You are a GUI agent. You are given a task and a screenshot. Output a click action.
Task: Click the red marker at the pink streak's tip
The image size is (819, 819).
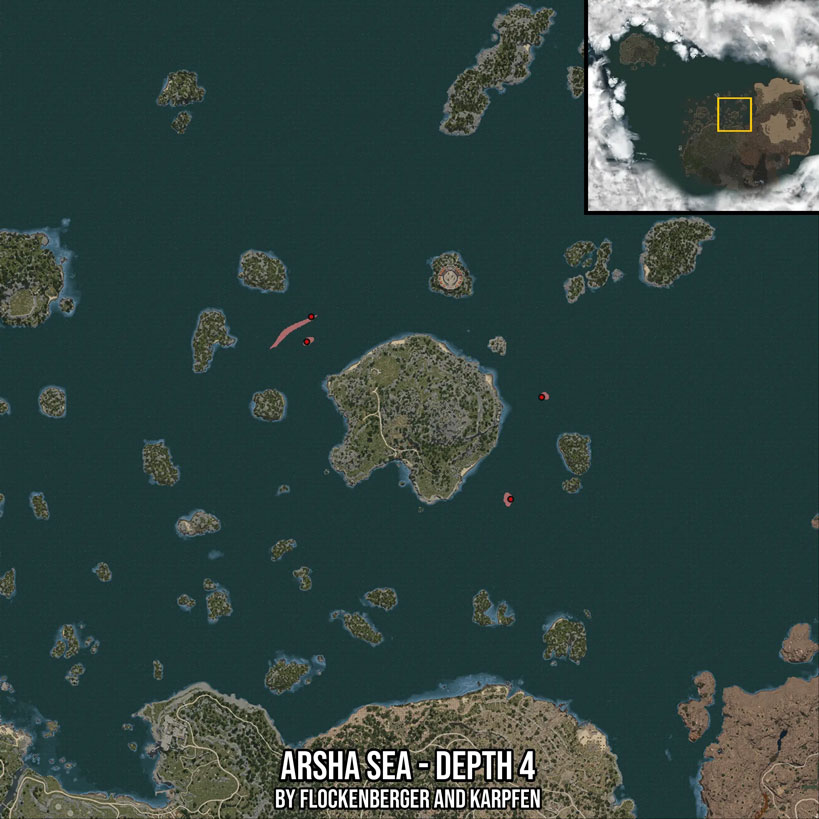coord(312,317)
